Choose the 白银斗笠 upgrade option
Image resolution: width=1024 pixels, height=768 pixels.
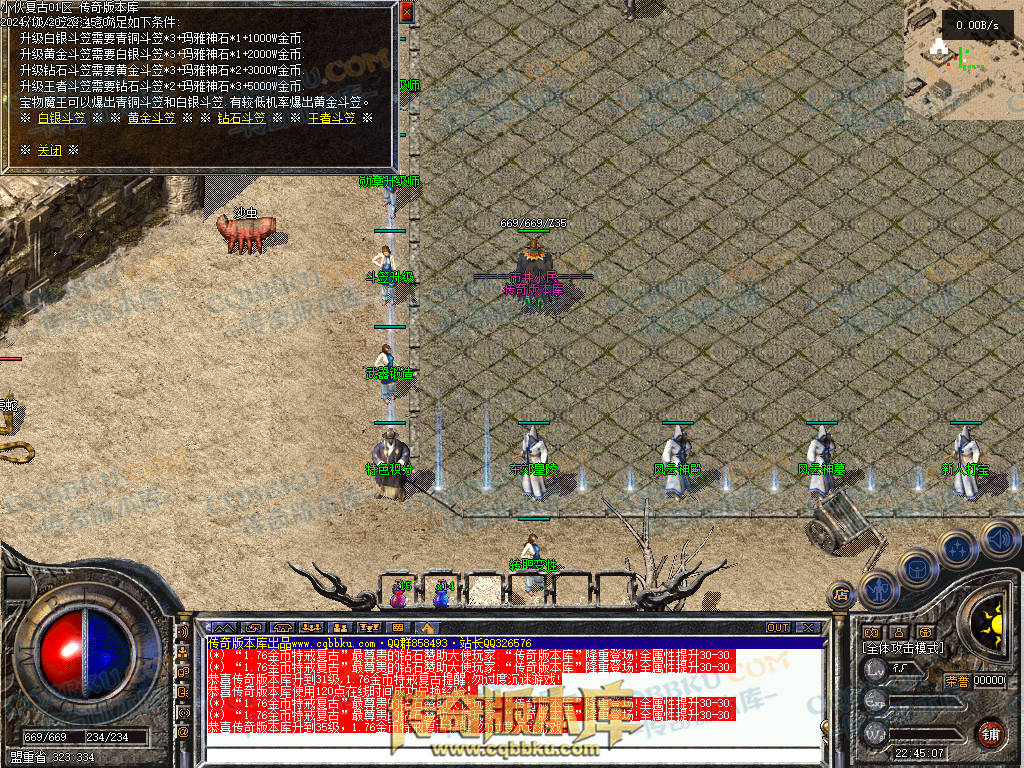tap(61, 118)
